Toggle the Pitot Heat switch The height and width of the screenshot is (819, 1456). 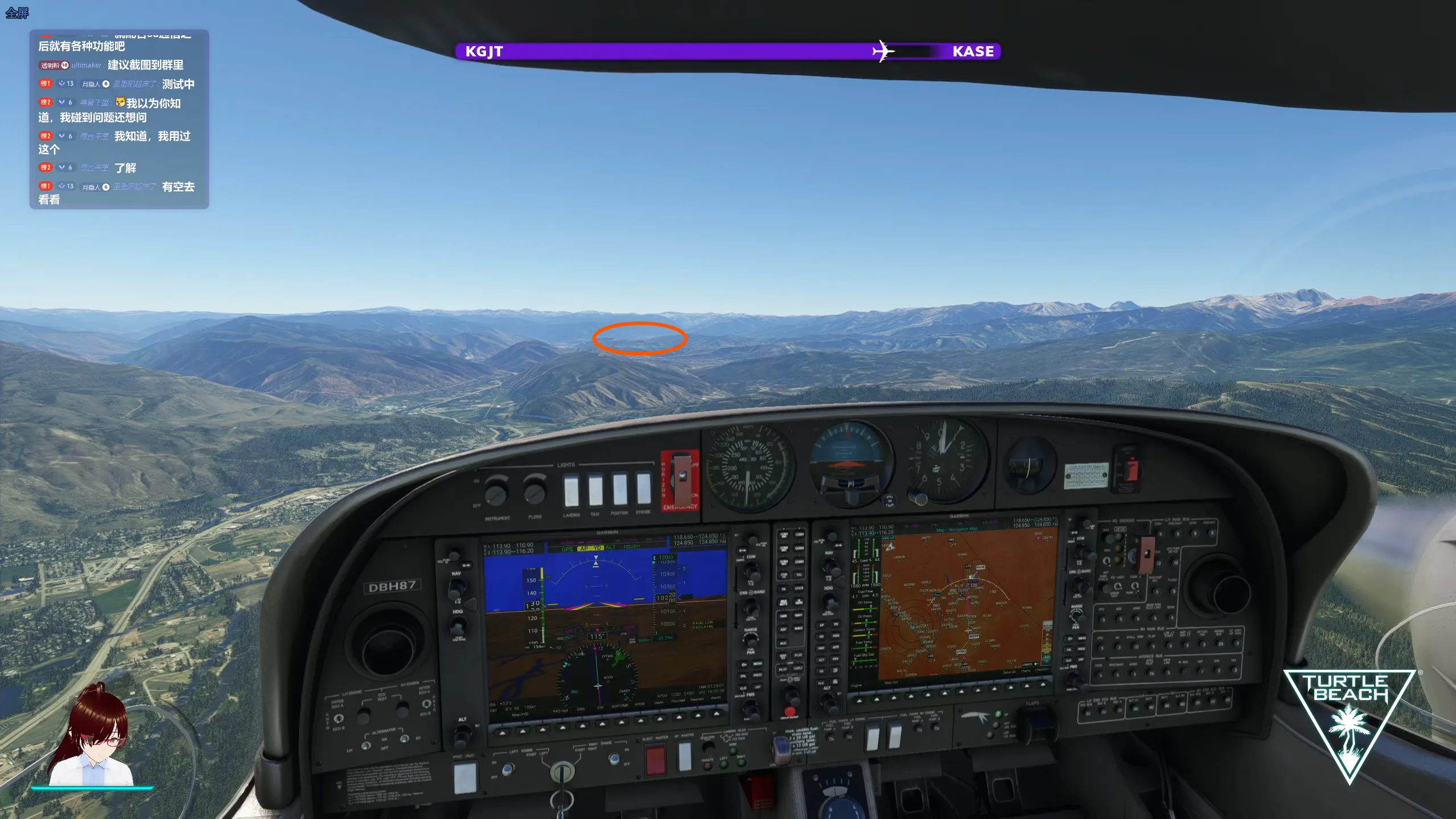click(x=464, y=778)
